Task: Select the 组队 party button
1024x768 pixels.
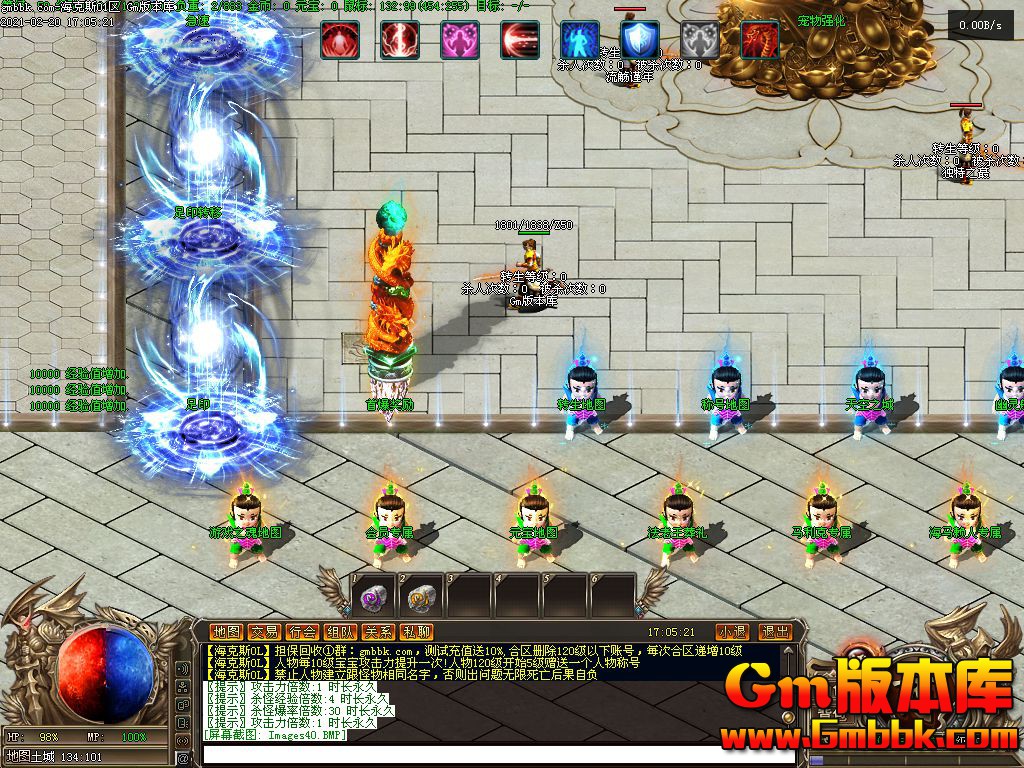Action: [340, 632]
